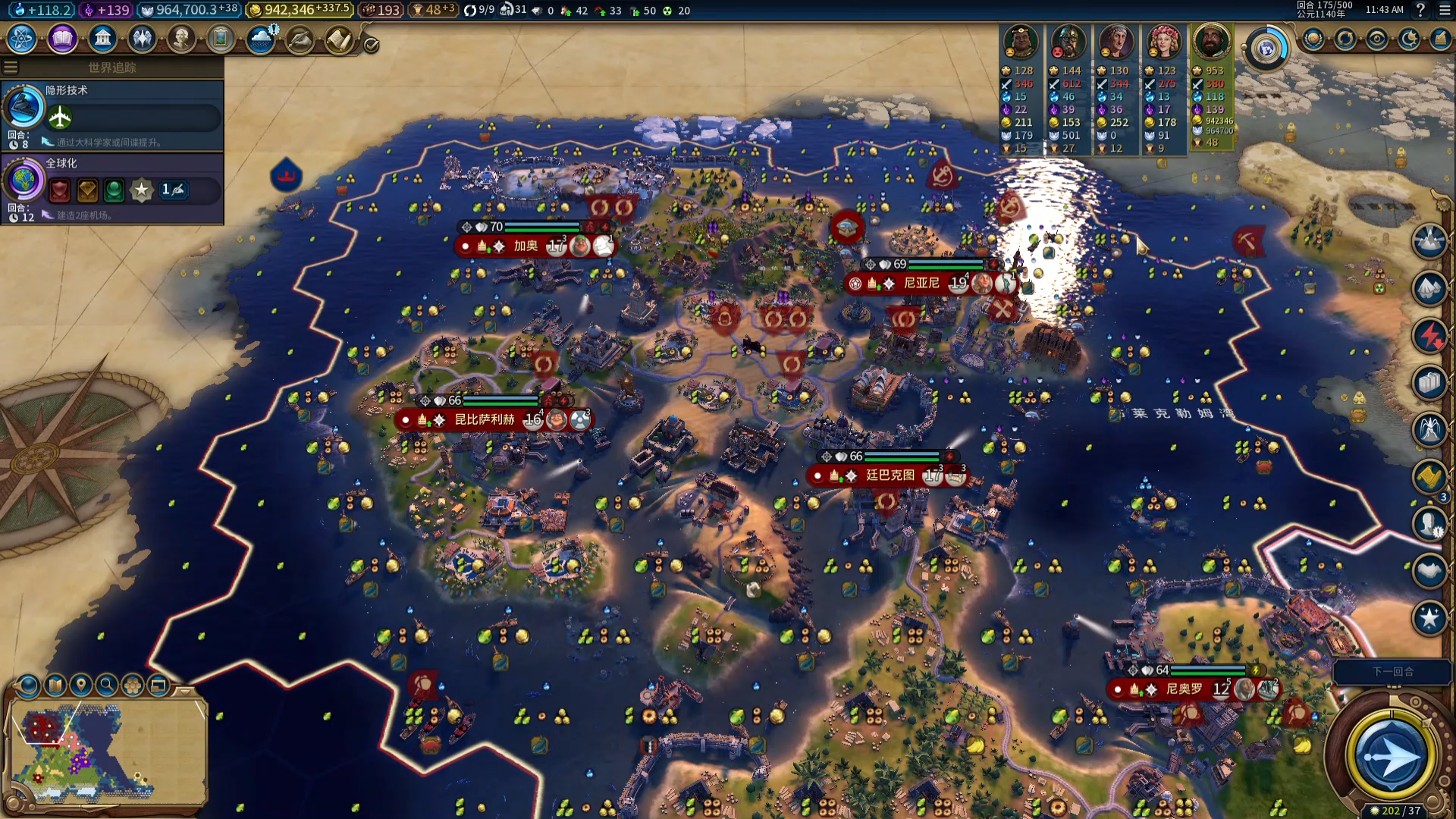This screenshot has width=1456, height=819.
Task: Open the great works painting icon
Action: 221,39
